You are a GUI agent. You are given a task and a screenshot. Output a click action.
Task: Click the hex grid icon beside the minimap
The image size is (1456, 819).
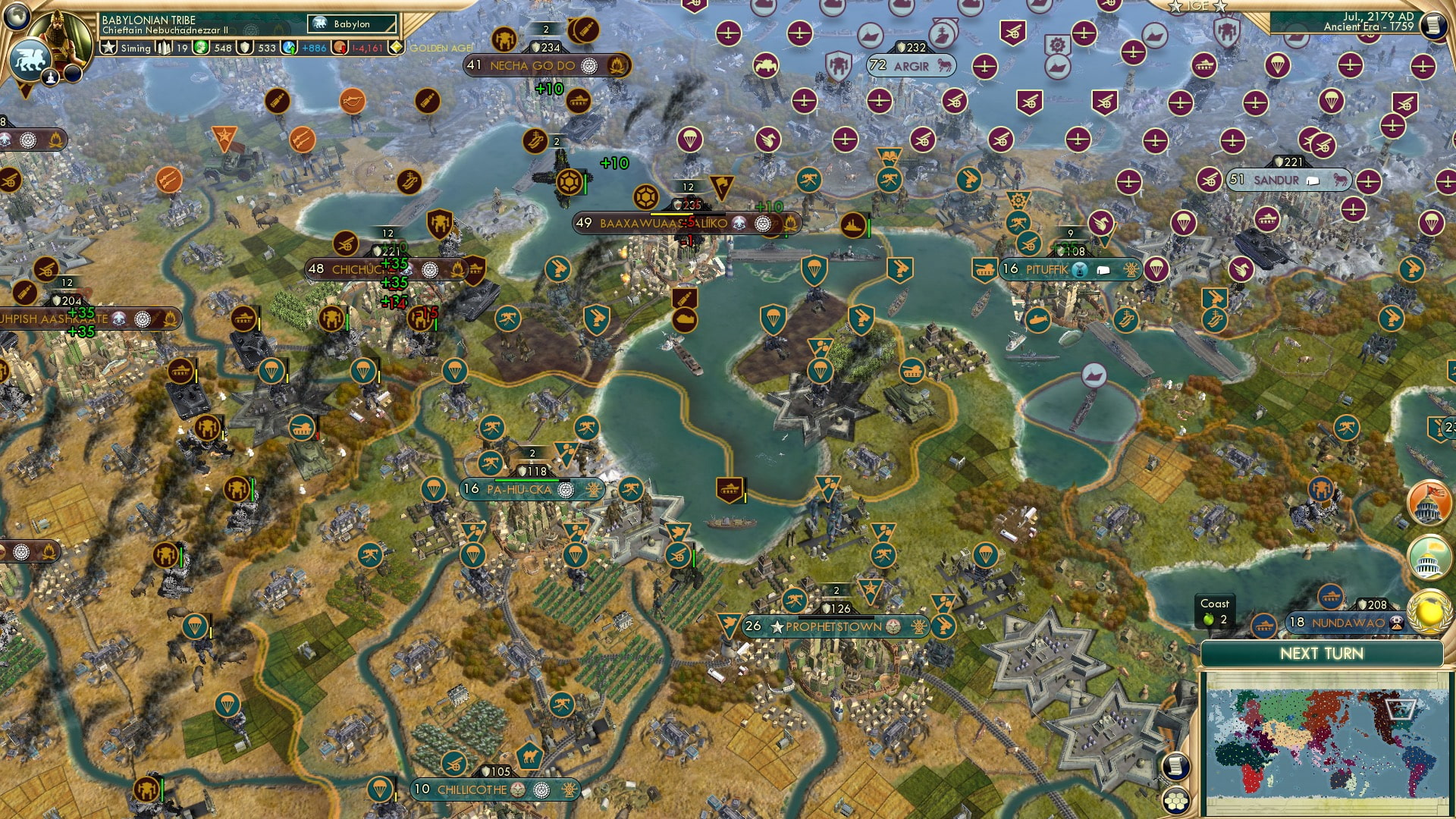(x=1177, y=802)
